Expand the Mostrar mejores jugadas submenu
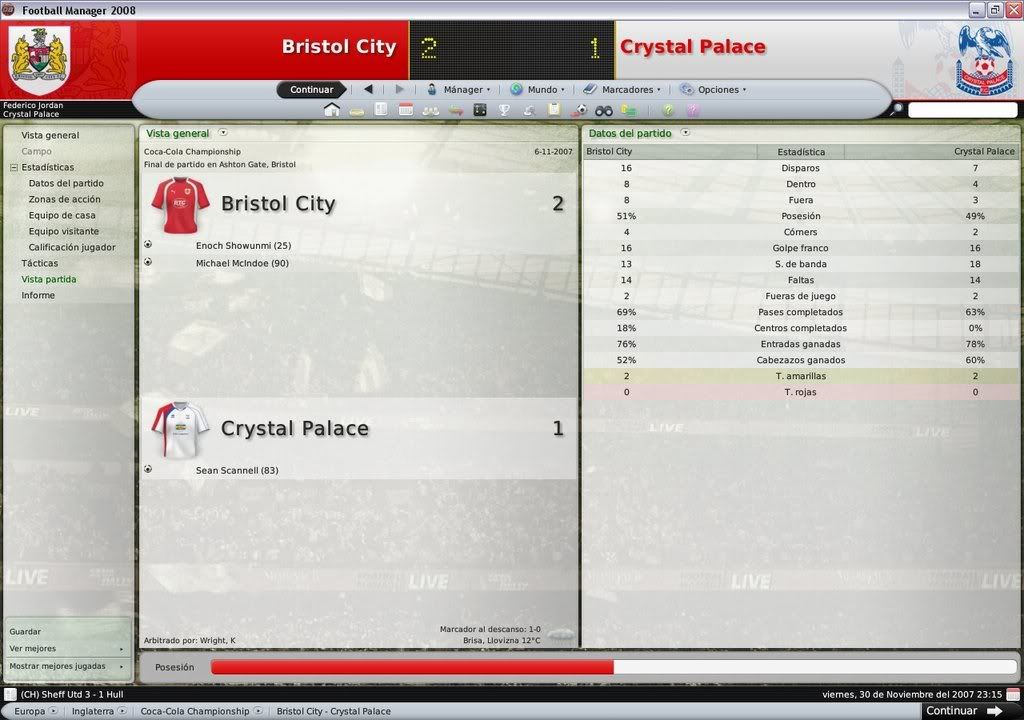Screen dimensions: 1024x720 (66, 666)
